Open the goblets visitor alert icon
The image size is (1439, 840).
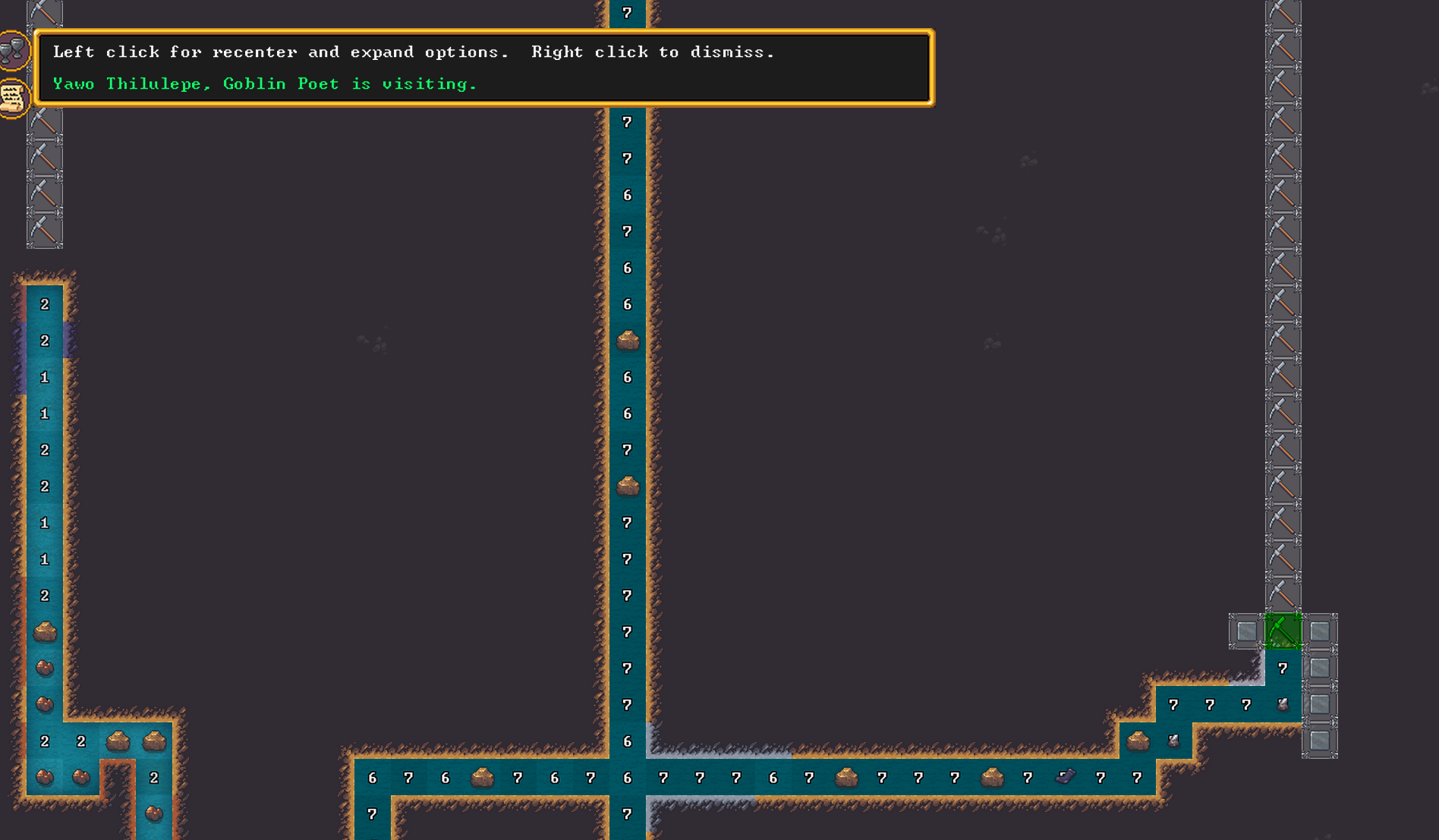[13, 51]
